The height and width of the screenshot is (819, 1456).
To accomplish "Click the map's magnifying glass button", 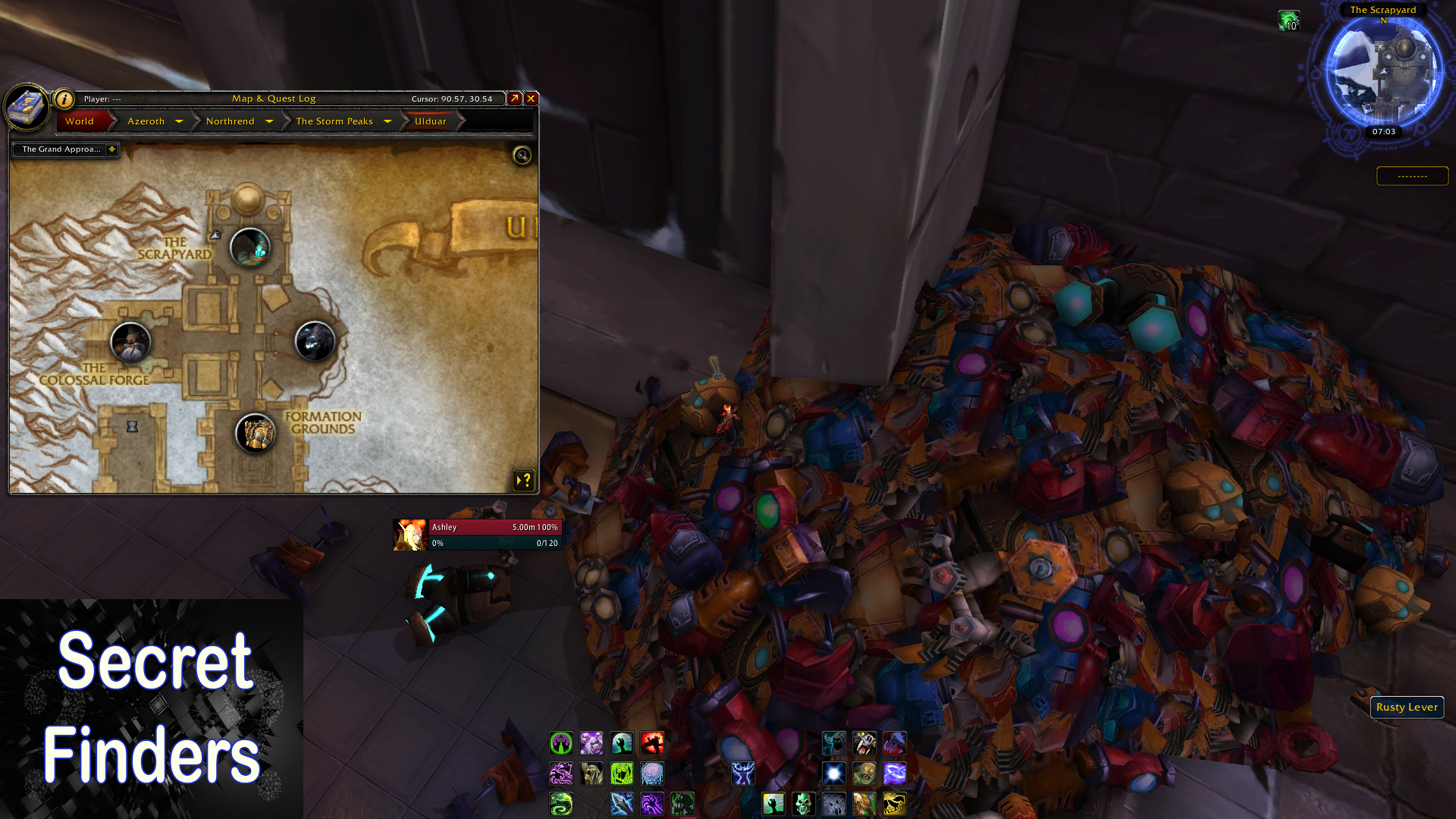I will click(522, 155).
